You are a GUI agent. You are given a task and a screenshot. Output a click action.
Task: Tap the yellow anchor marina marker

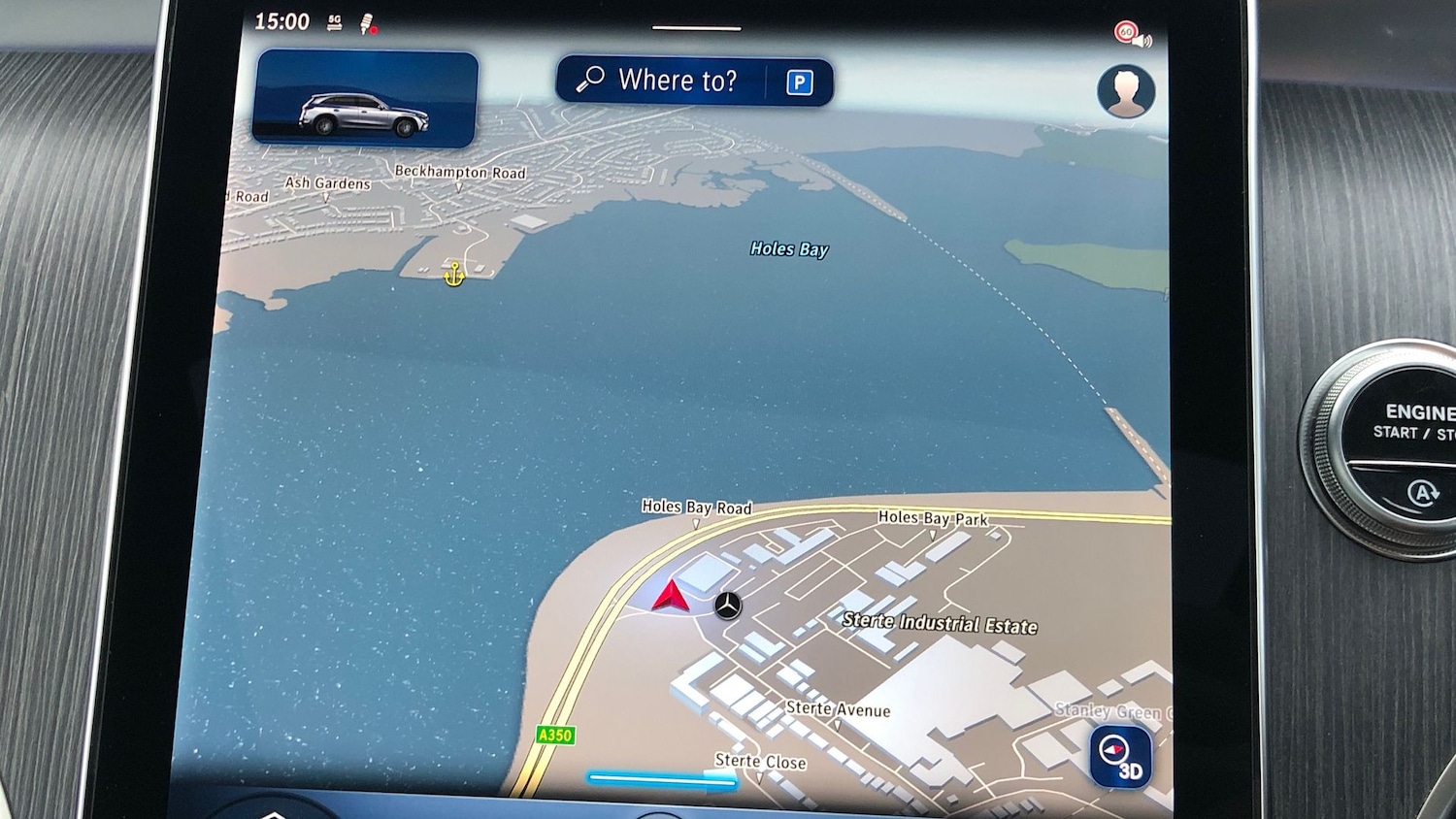point(453,275)
